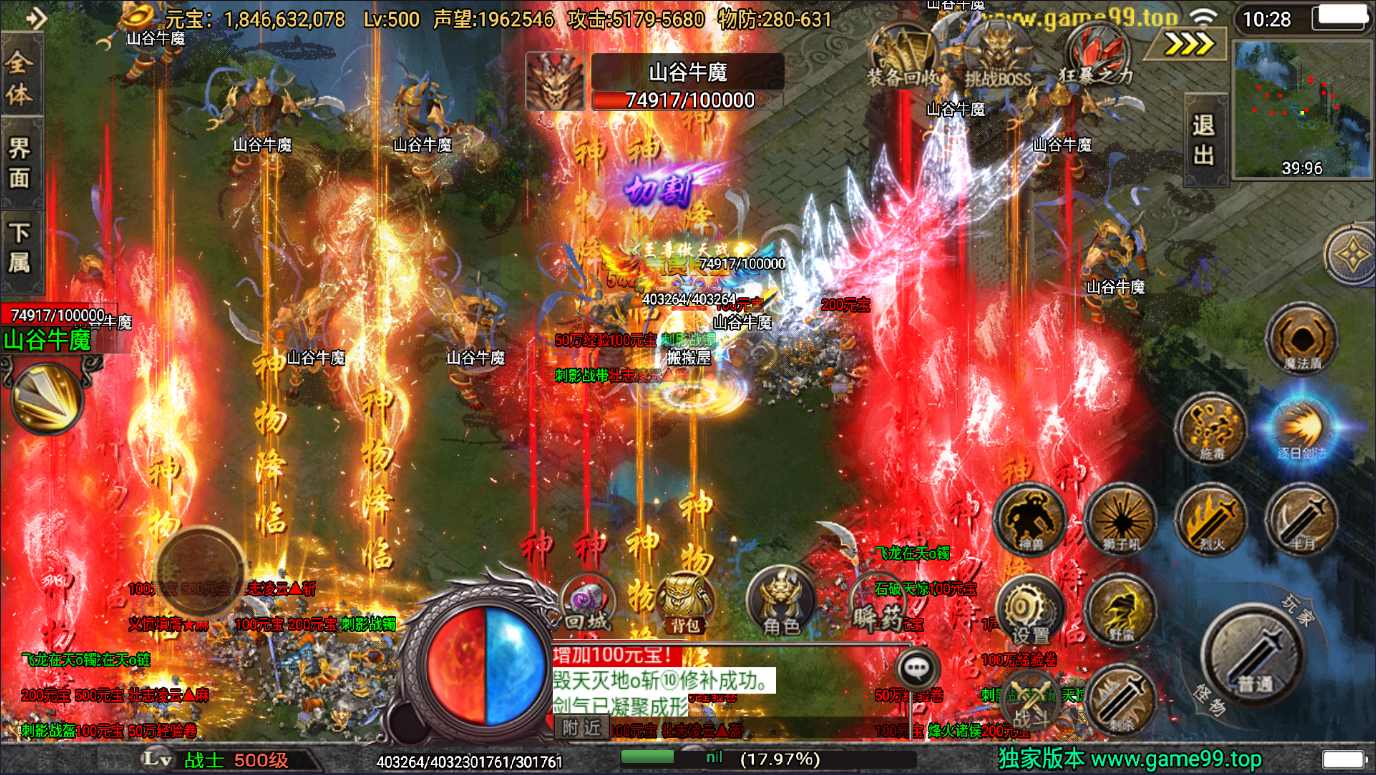Open the 角色 character sheet
The image size is (1376, 775).
[x=781, y=602]
